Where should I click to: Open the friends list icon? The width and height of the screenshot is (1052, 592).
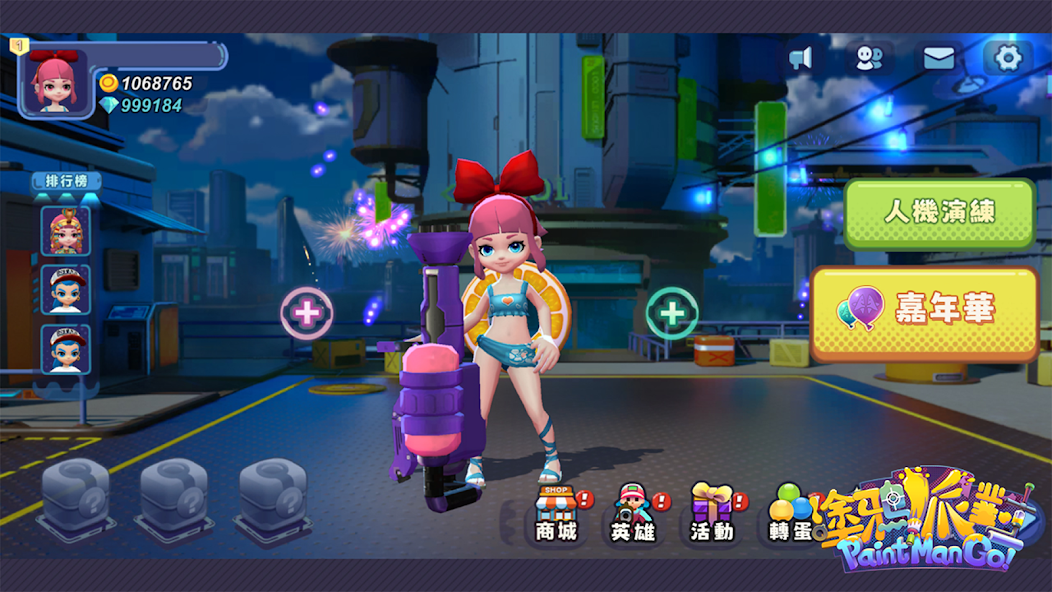click(869, 58)
